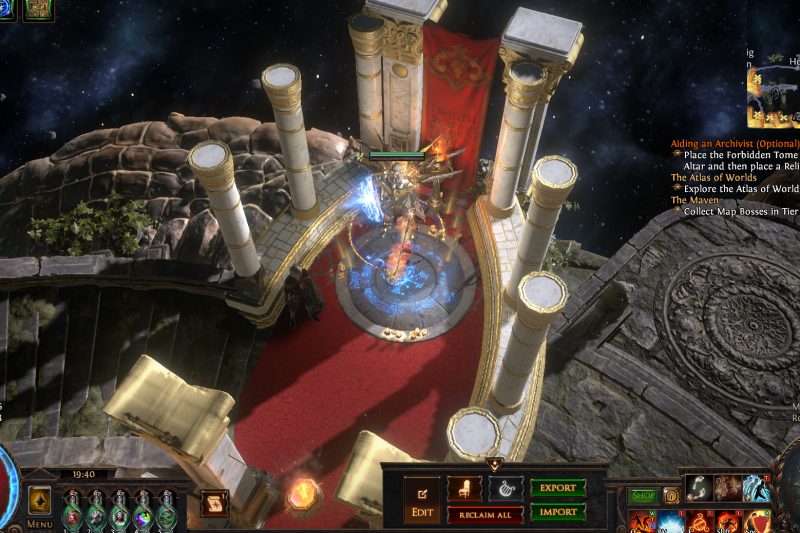Click the gold up-arrow level-up button
Screen dimensions: 800x533
(x=40, y=499)
